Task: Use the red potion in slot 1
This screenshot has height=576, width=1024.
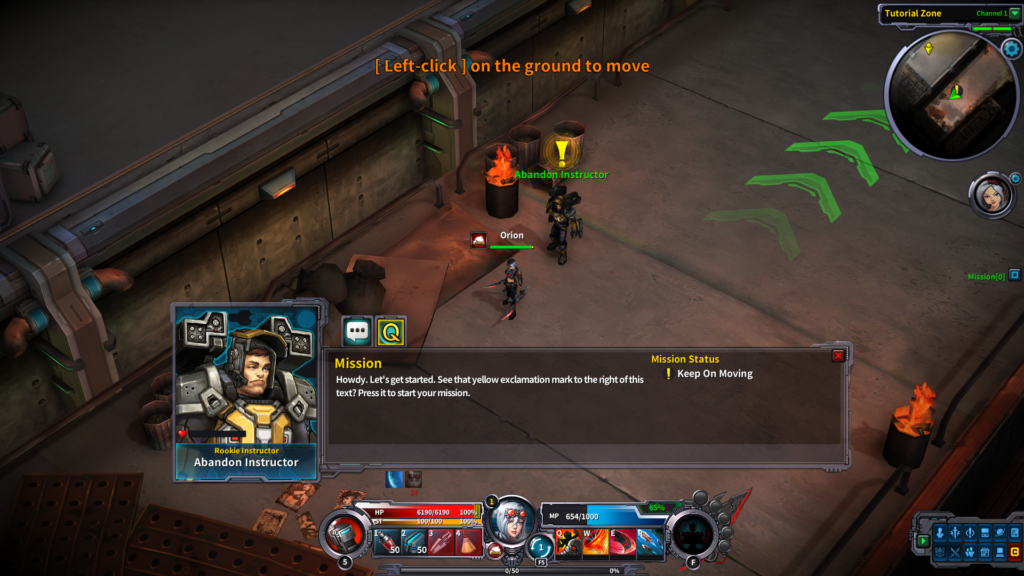Action: tap(386, 542)
